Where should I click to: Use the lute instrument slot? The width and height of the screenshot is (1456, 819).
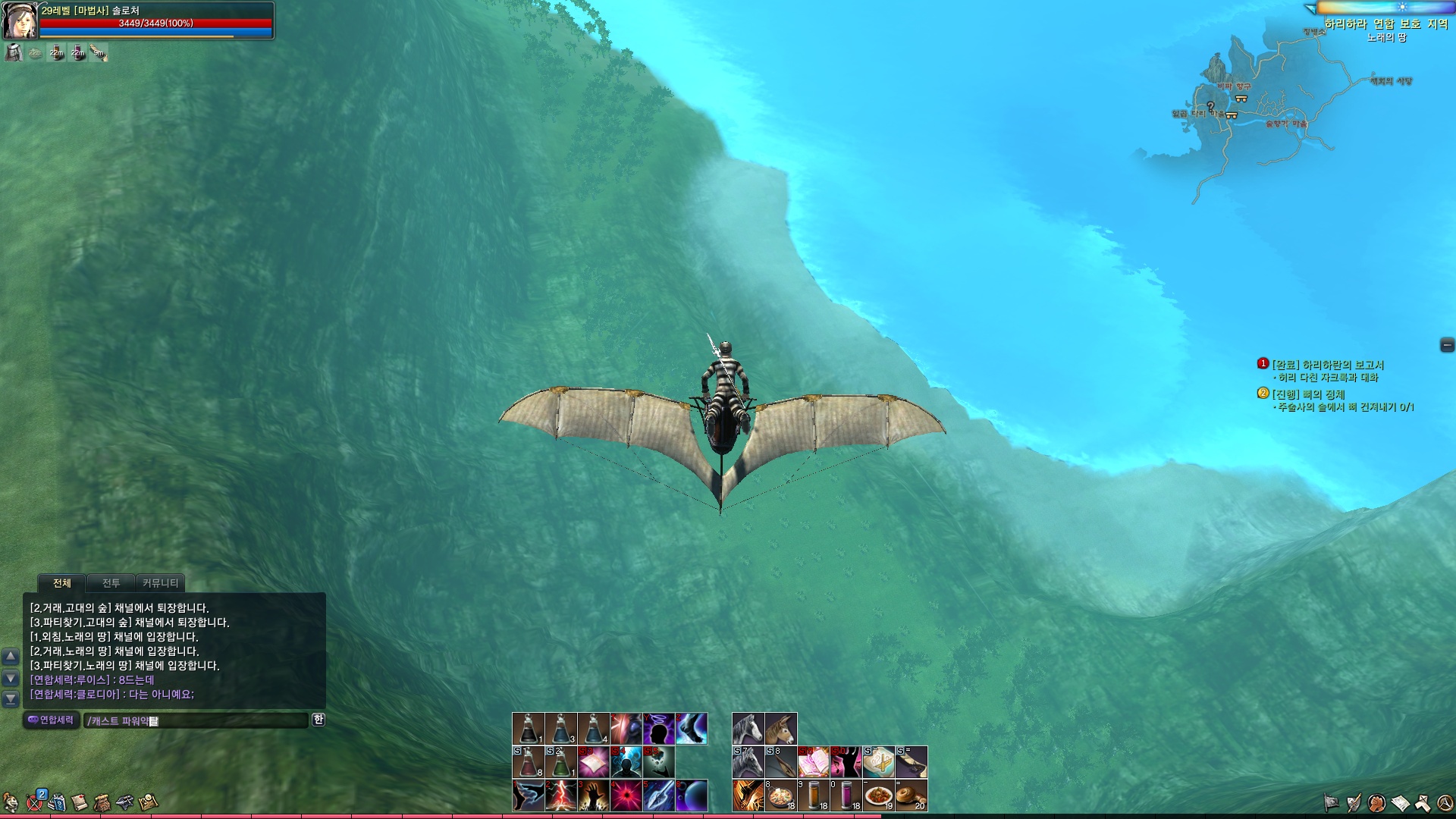[x=780, y=762]
